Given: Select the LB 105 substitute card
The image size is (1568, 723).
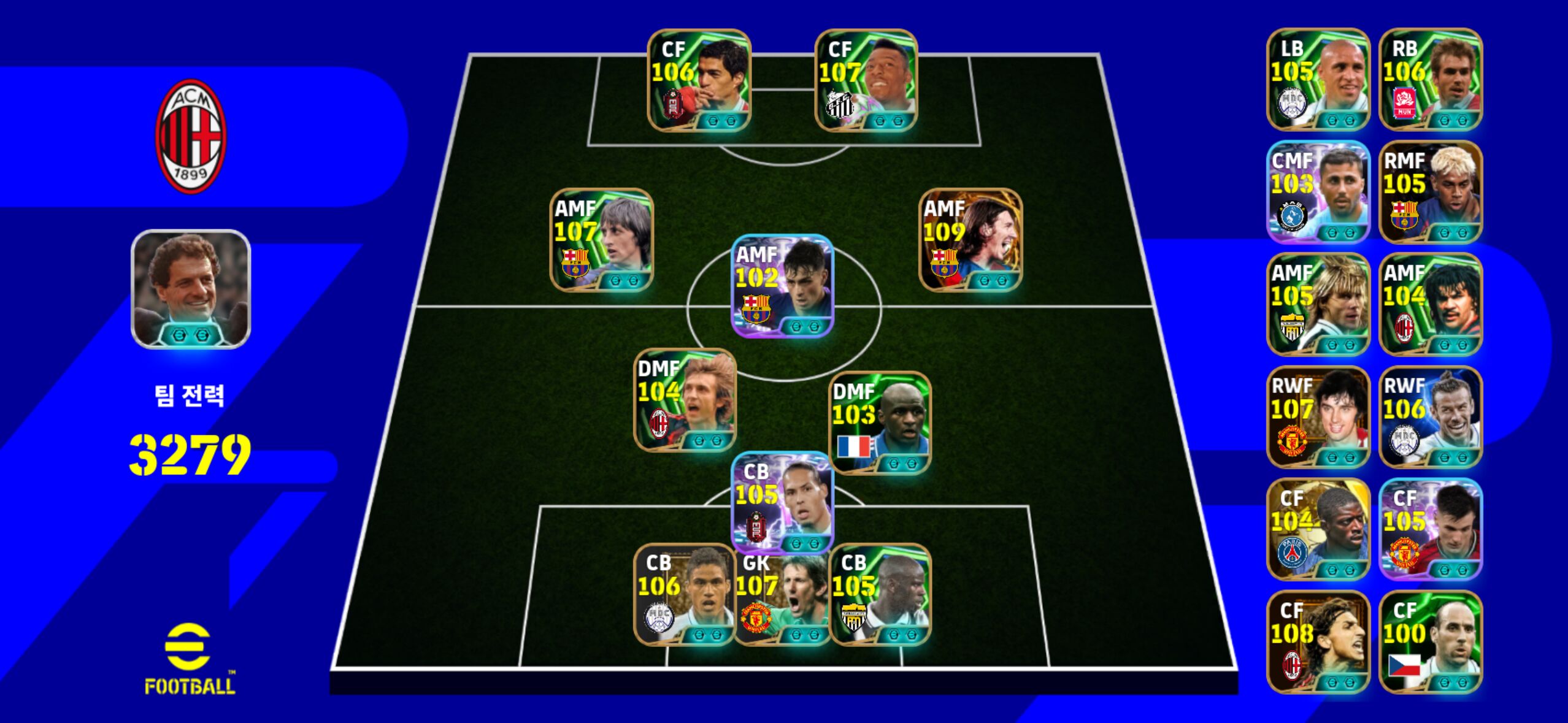Looking at the screenshot, I should point(1318,80).
